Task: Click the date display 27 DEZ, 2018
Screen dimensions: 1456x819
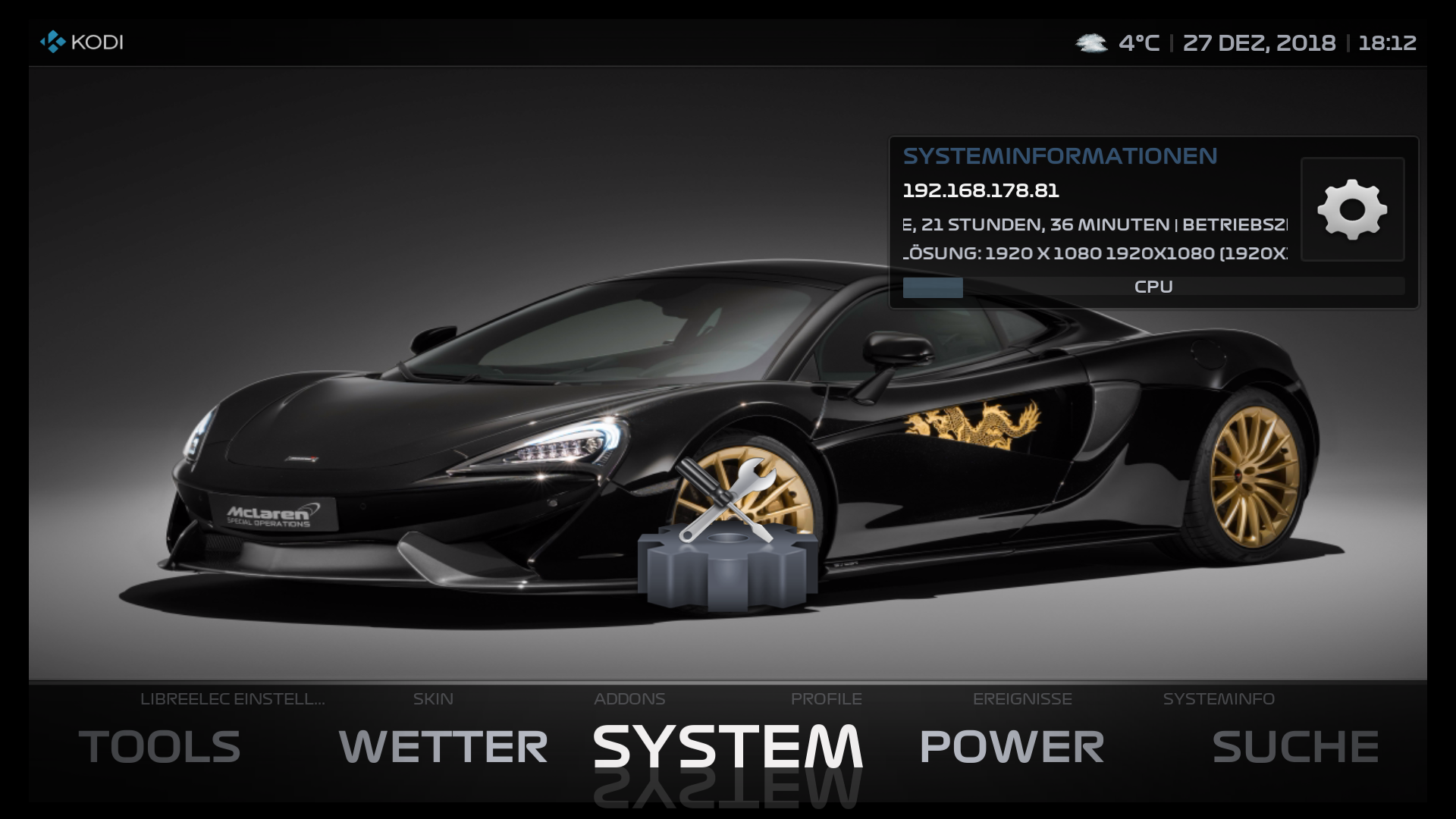Action: click(x=1260, y=43)
